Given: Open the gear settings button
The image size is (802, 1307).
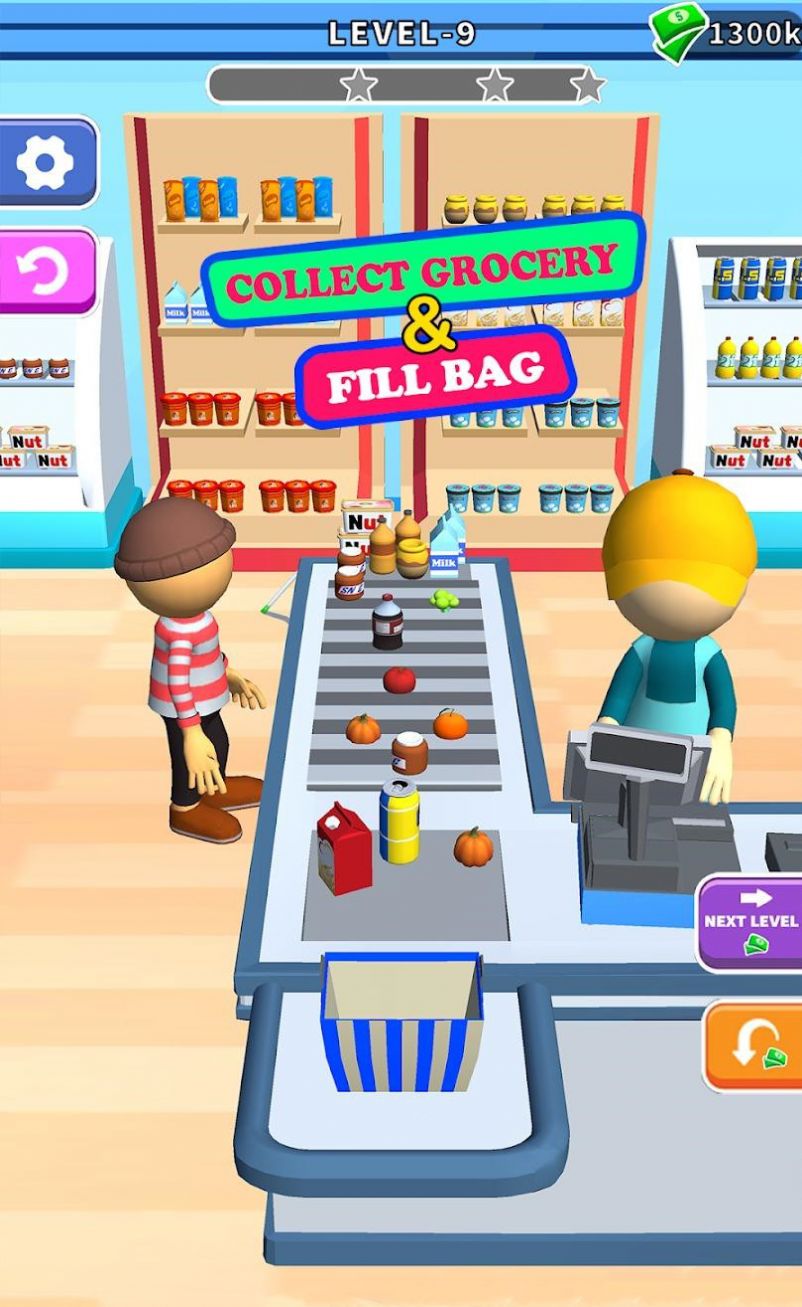Looking at the screenshot, I should (45, 162).
